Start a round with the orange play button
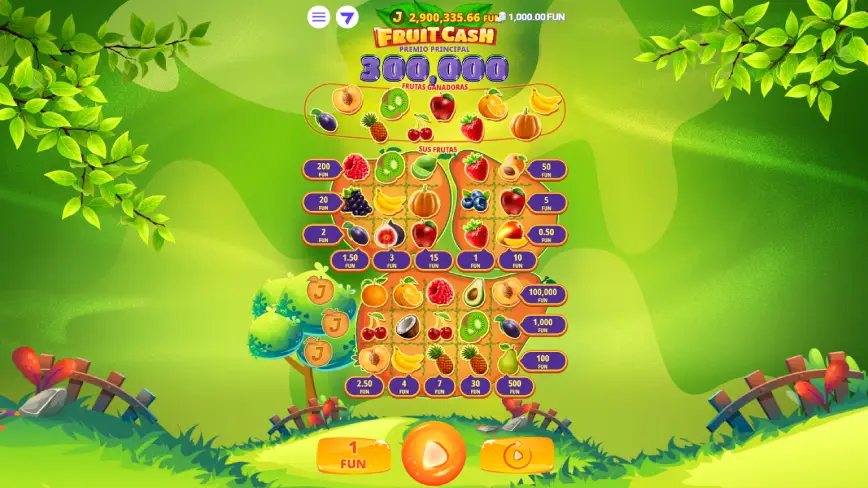Image resolution: width=868 pixels, height=488 pixels. (x=434, y=454)
